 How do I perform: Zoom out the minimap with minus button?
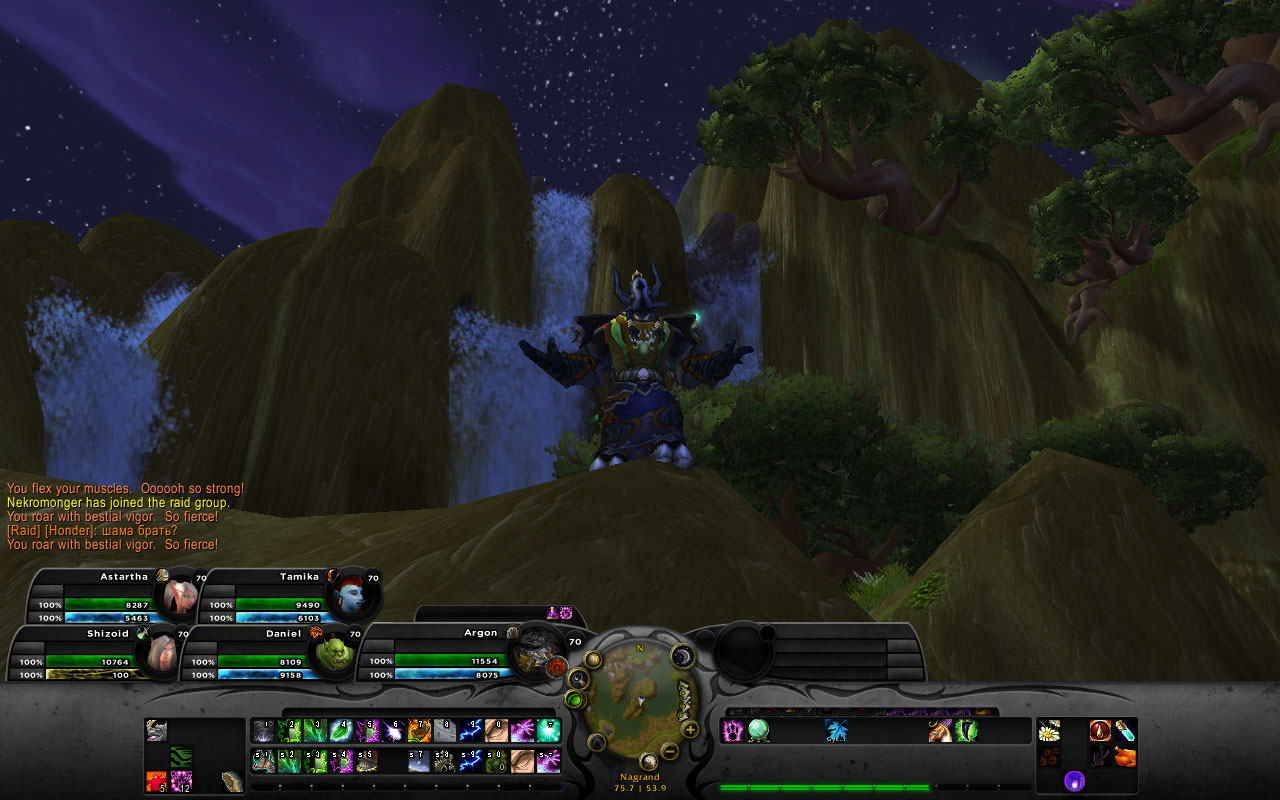(x=670, y=750)
